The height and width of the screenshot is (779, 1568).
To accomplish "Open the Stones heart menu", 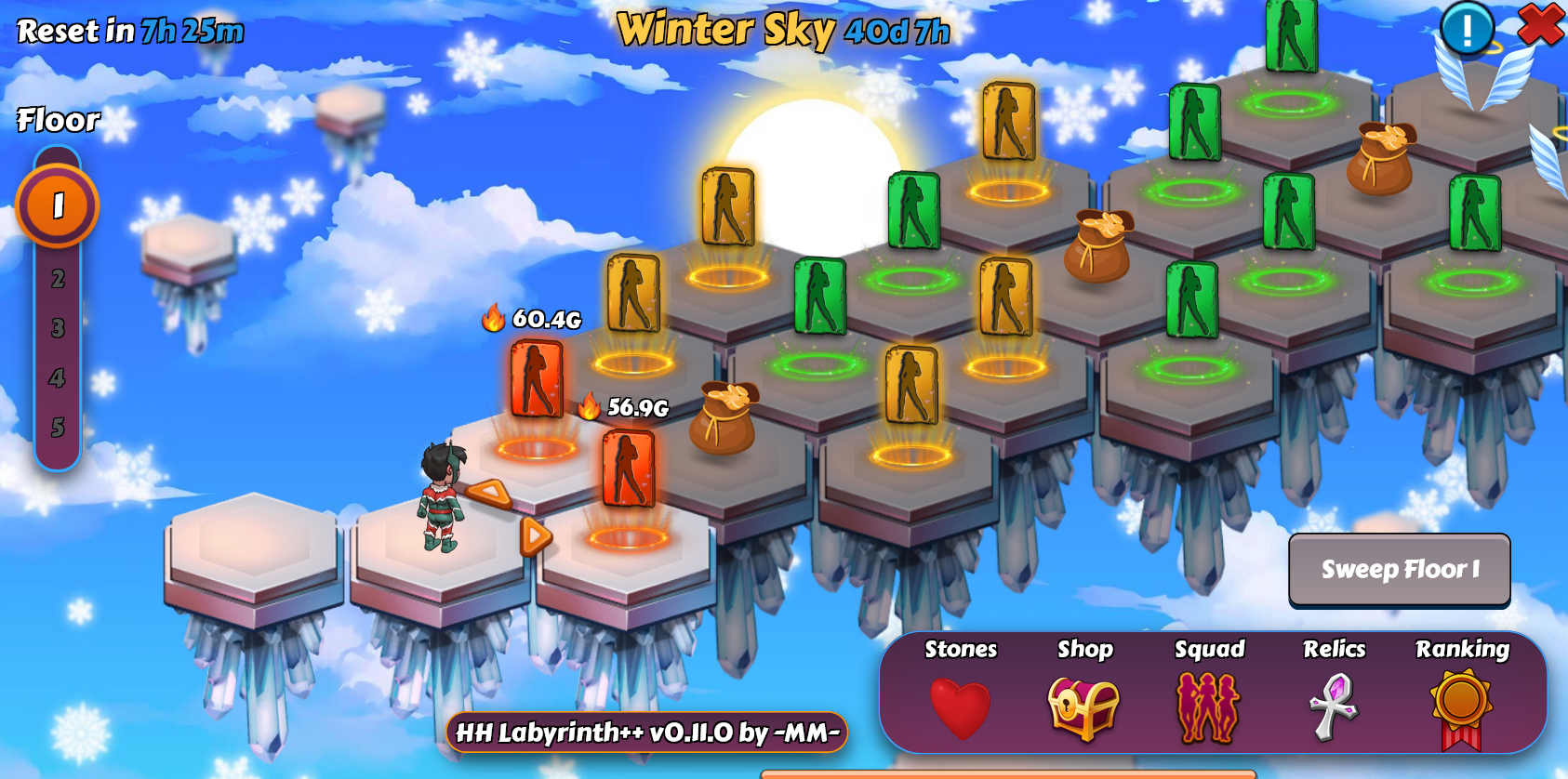I will tap(961, 707).
